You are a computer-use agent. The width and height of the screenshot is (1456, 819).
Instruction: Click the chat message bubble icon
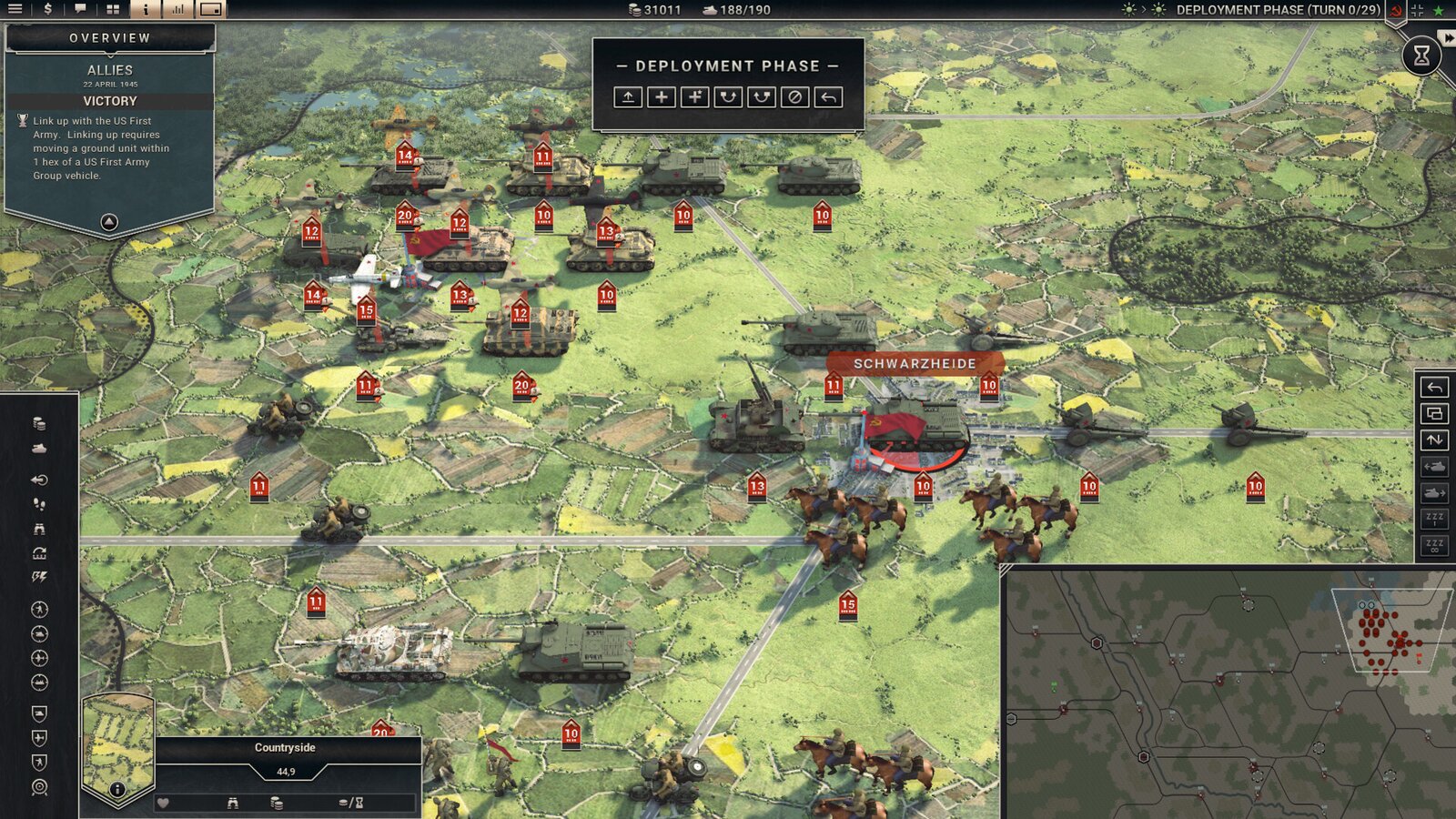[81, 10]
